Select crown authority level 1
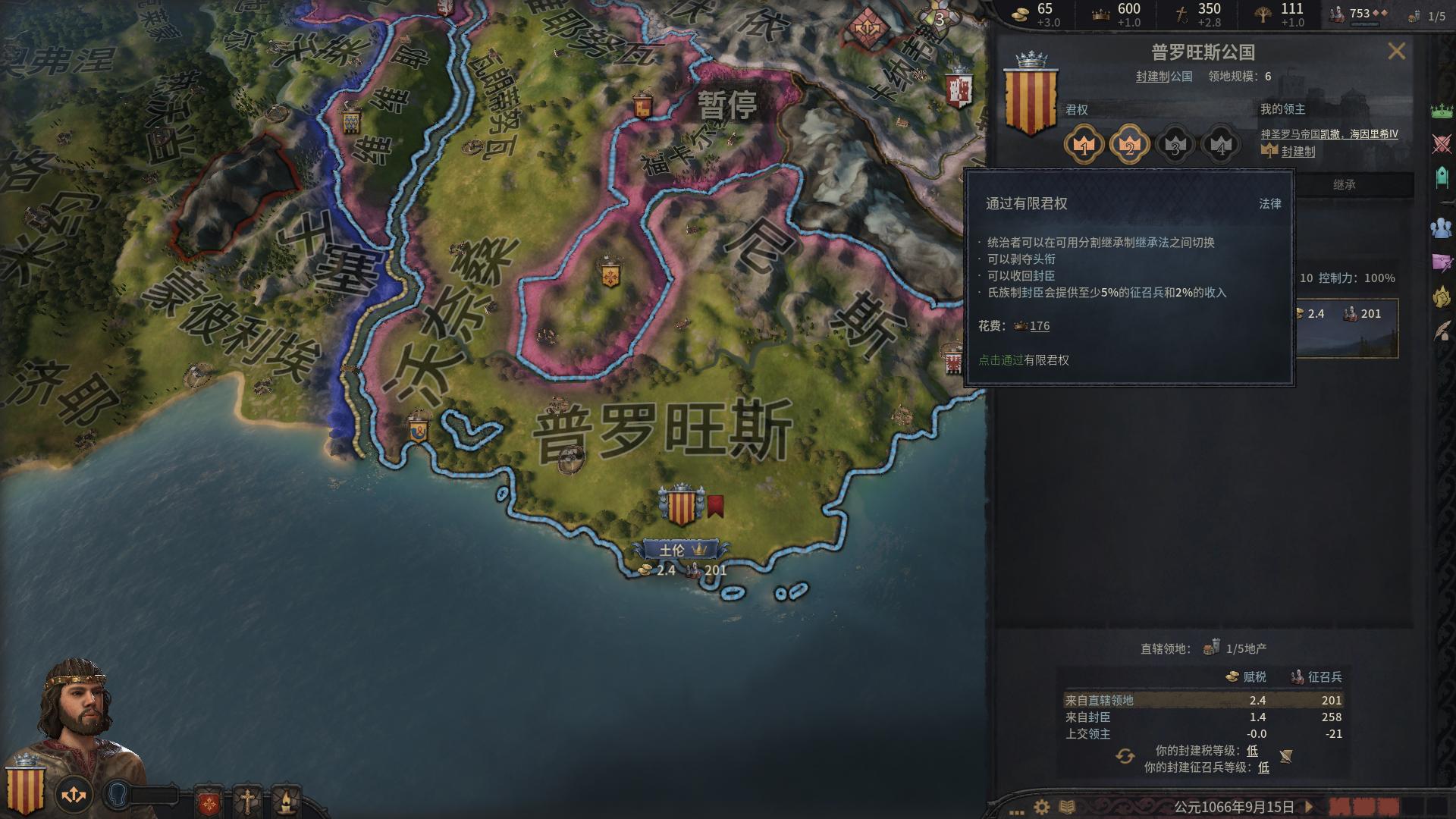 [1084, 146]
